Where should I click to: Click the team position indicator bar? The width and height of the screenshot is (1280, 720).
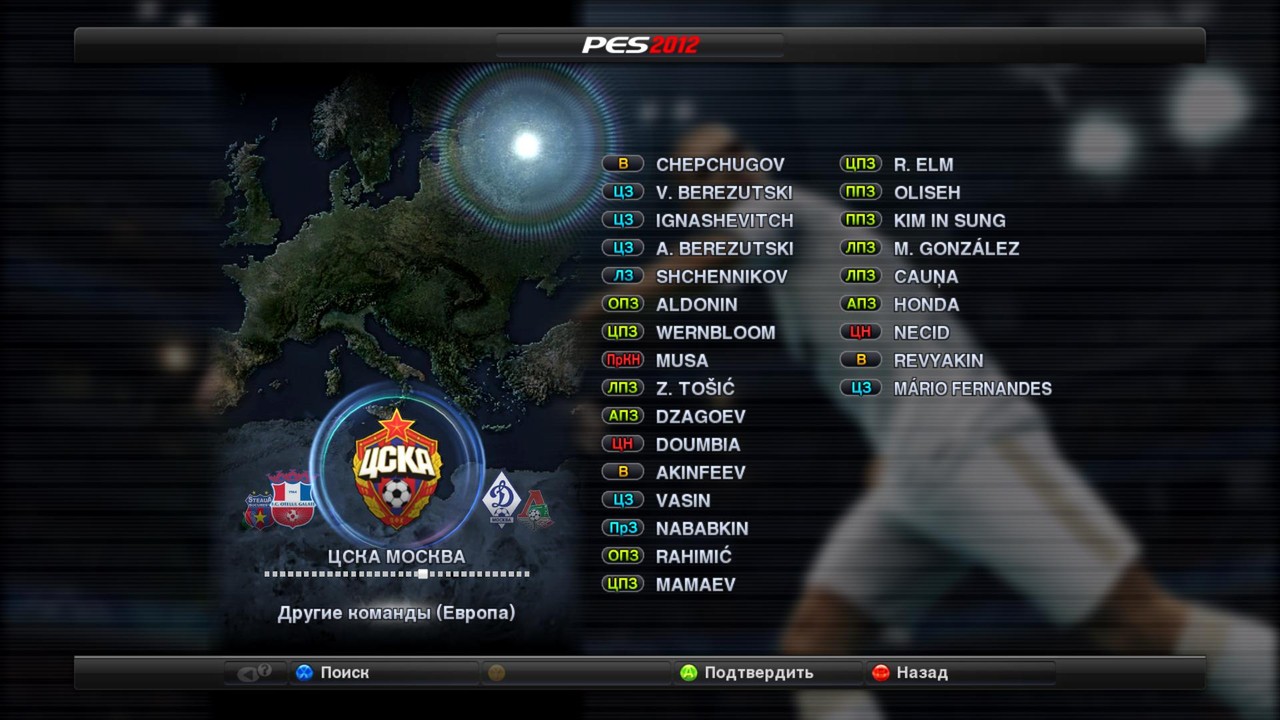(x=397, y=574)
